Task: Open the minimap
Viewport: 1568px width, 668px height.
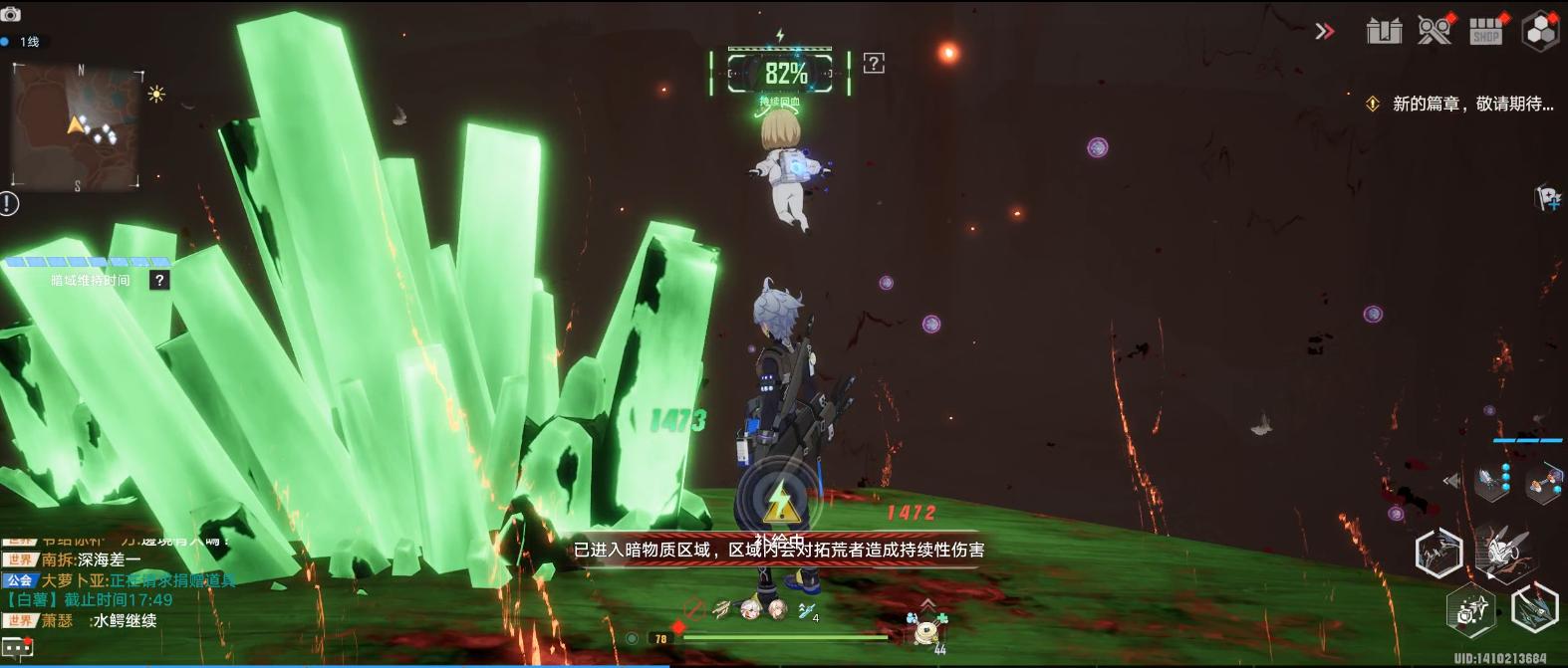Action: (x=77, y=126)
